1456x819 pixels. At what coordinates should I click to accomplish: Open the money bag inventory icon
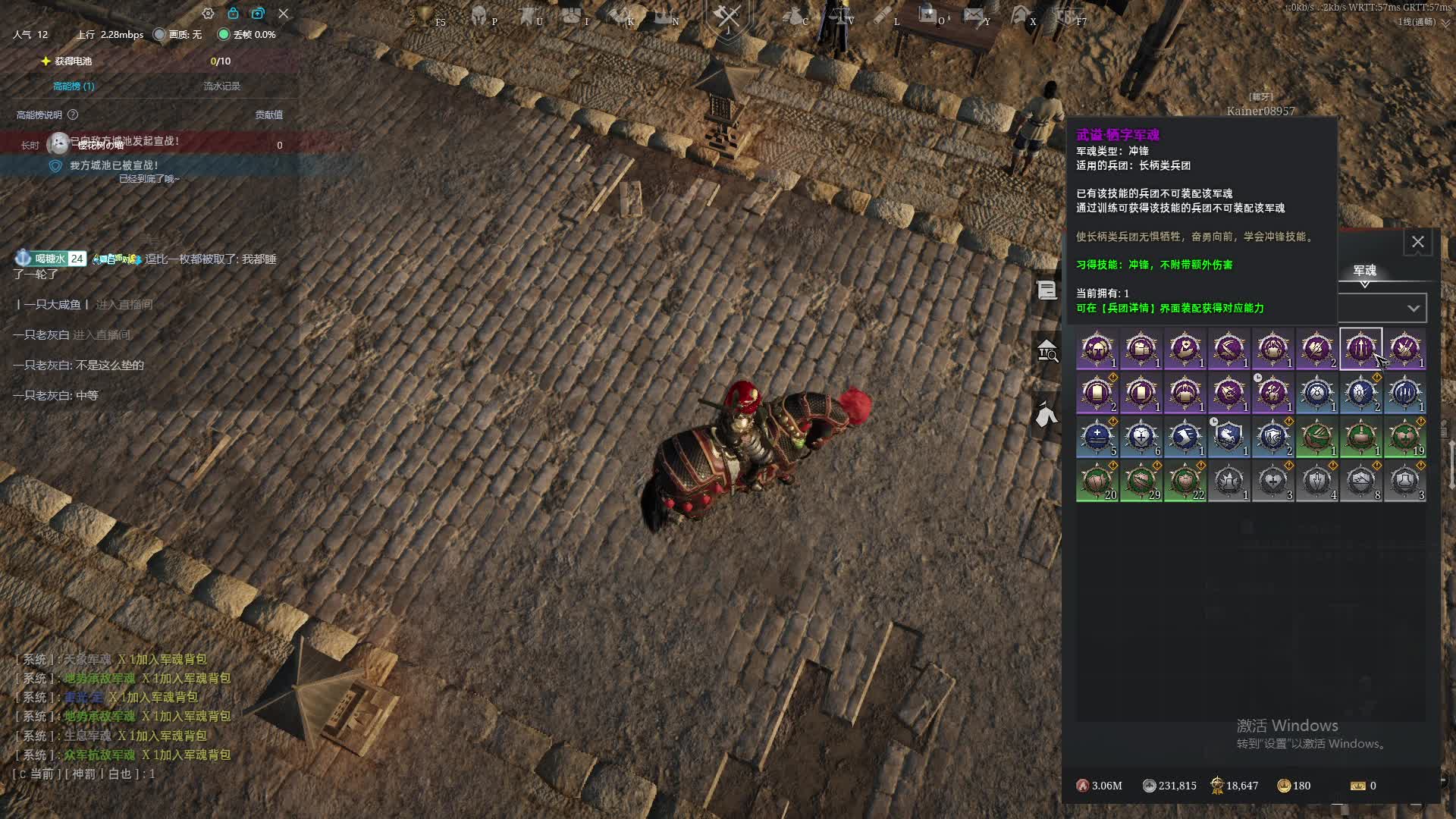tap(794, 15)
